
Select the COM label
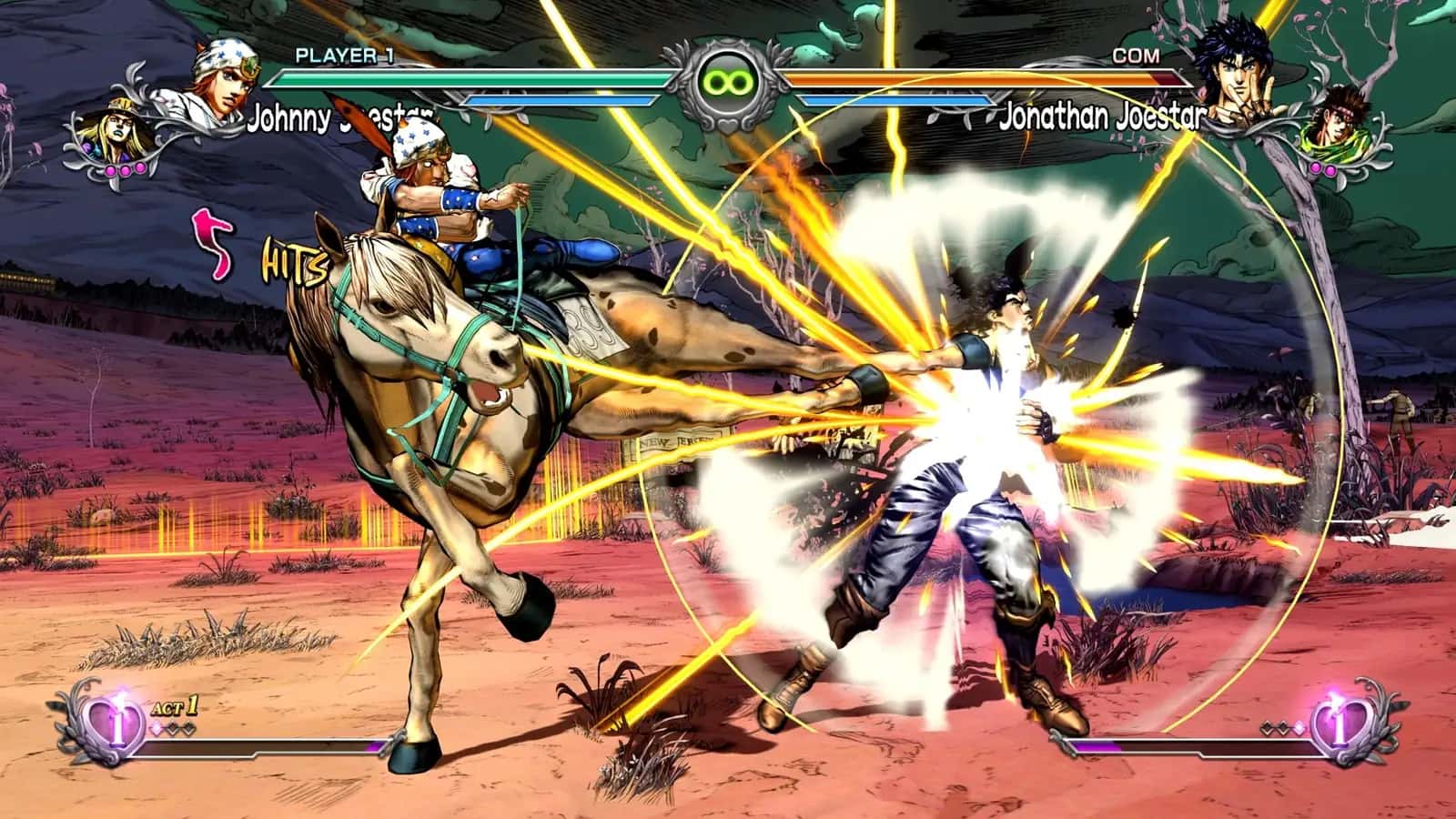pyautogui.click(x=1137, y=56)
